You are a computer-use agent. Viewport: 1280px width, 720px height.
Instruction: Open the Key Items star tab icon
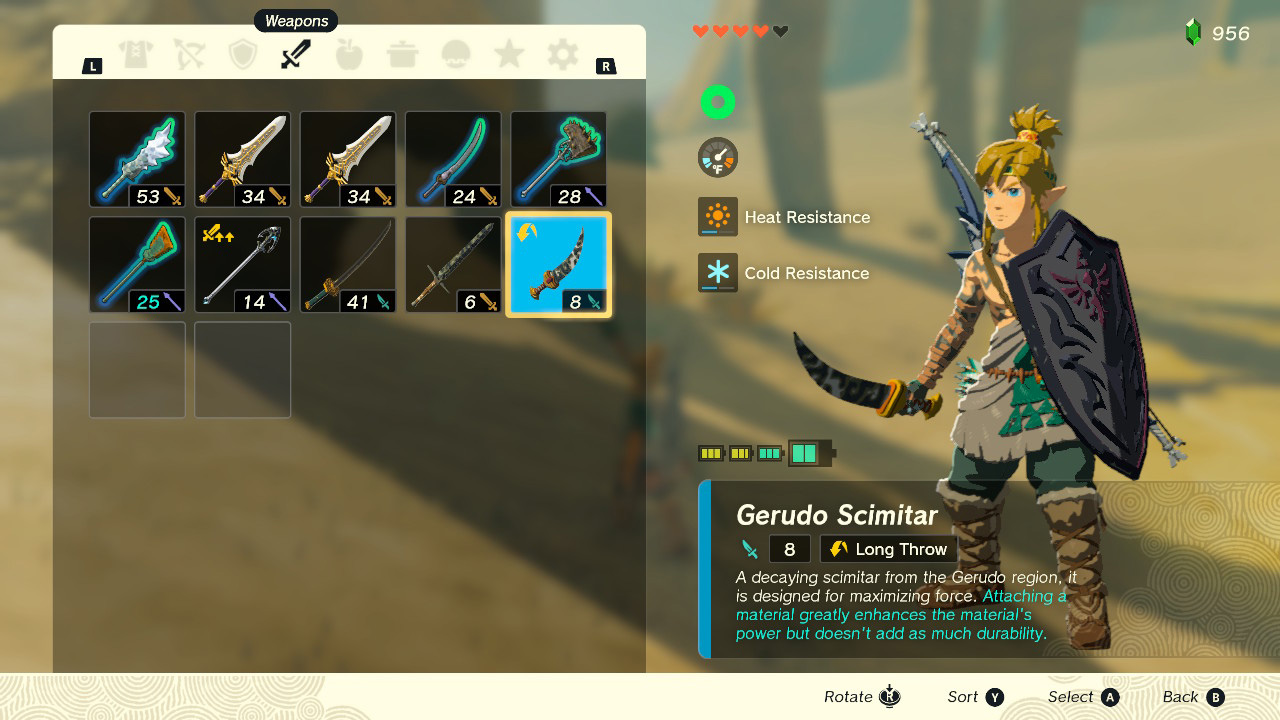tap(508, 54)
